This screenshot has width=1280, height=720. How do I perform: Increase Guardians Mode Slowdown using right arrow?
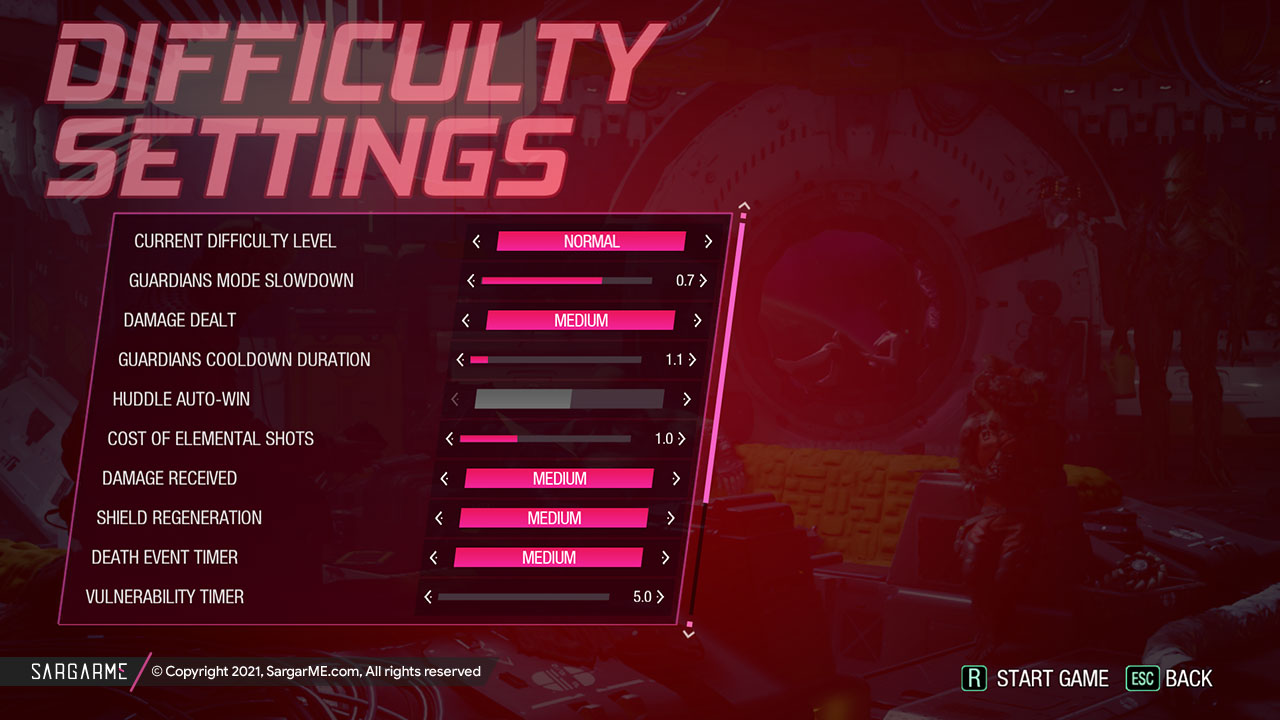tap(703, 281)
